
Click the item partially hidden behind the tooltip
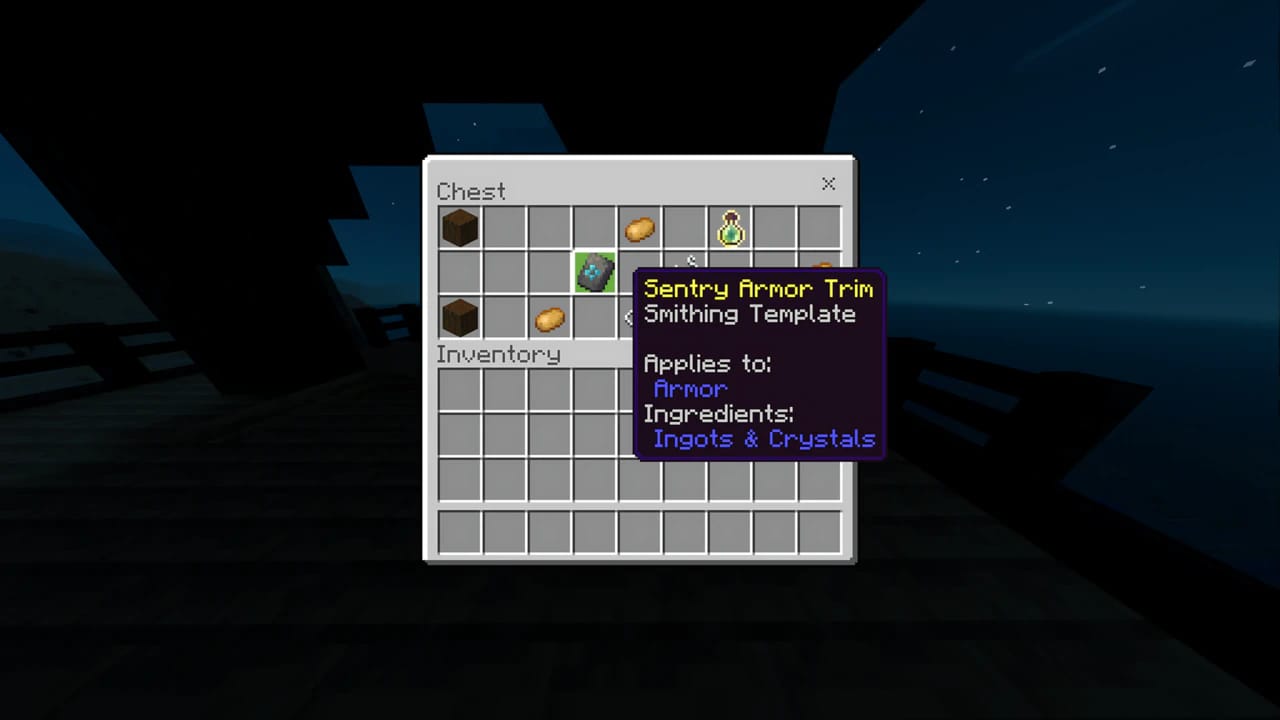(x=686, y=265)
